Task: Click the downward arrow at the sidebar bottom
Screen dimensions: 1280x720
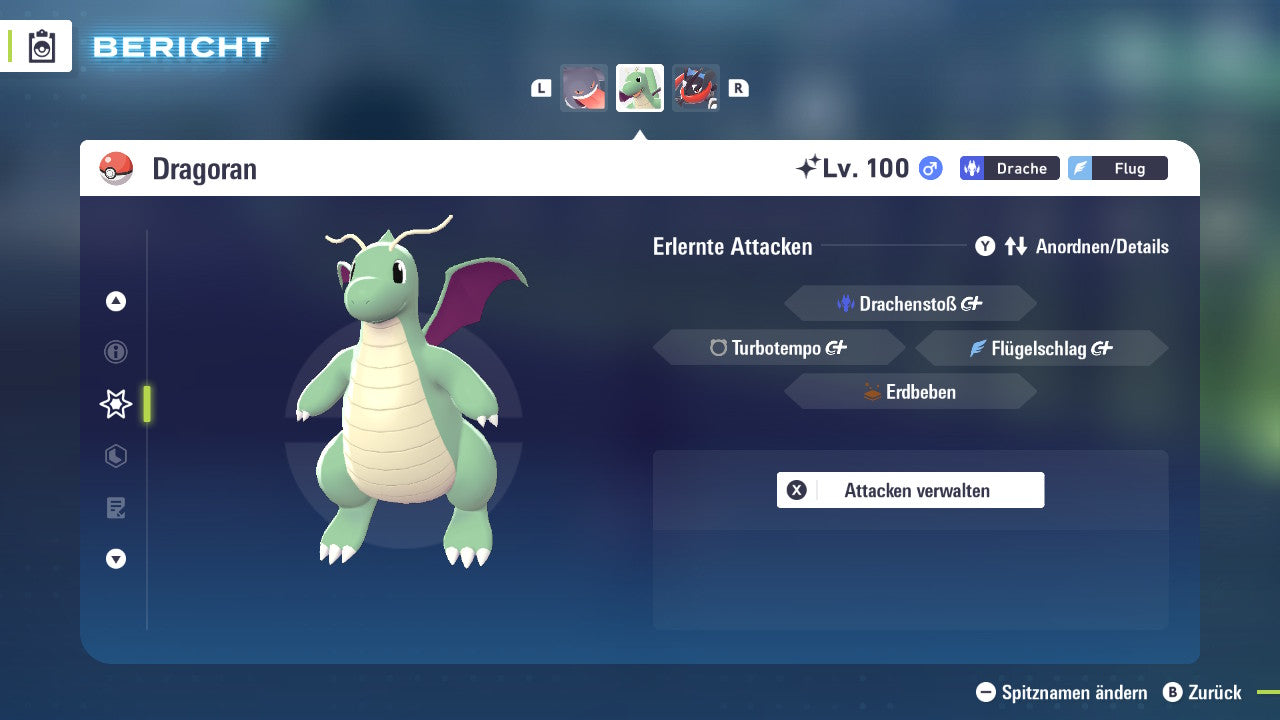Action: 115,559
